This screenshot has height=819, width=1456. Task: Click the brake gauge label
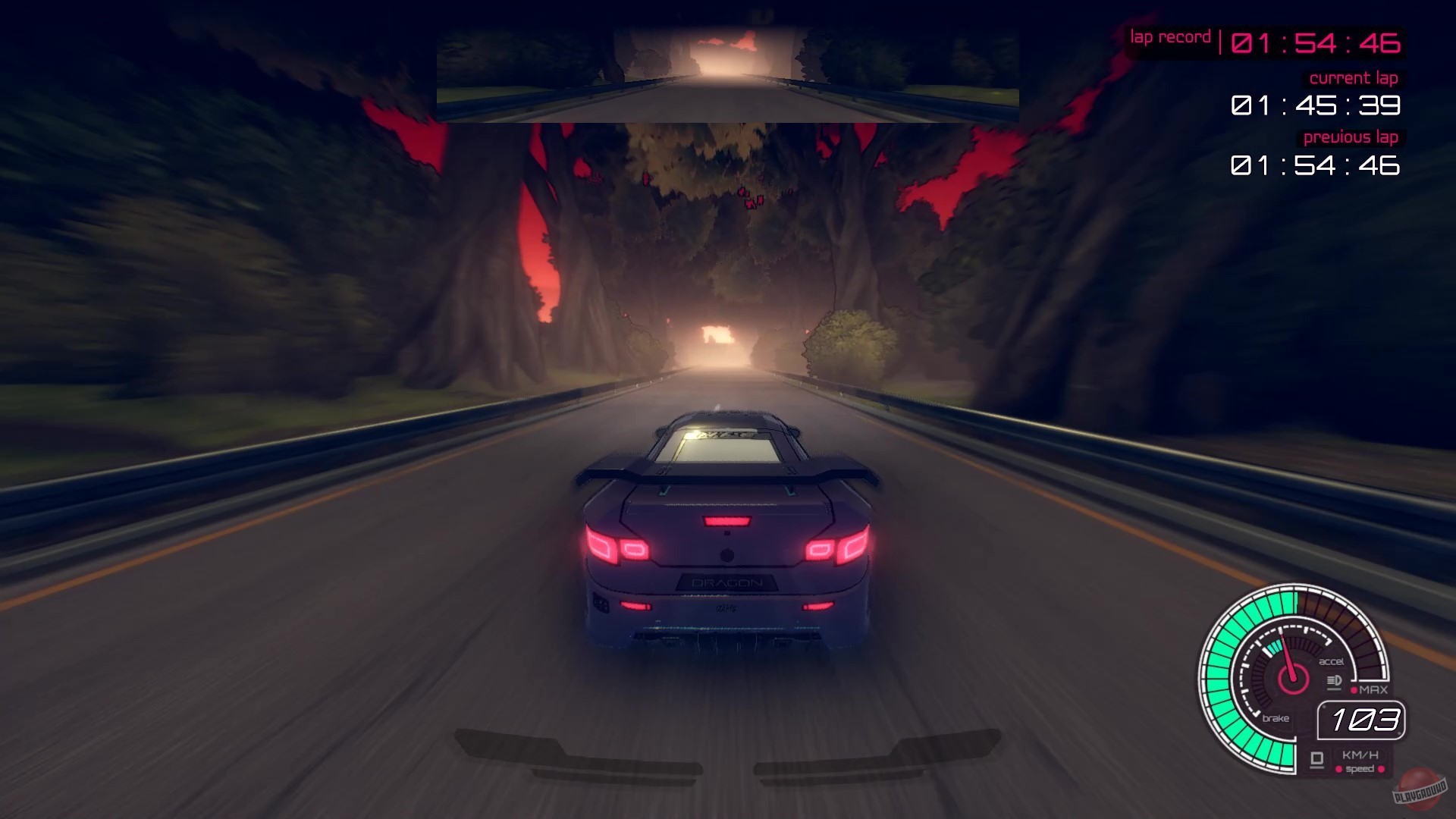pos(1278,718)
